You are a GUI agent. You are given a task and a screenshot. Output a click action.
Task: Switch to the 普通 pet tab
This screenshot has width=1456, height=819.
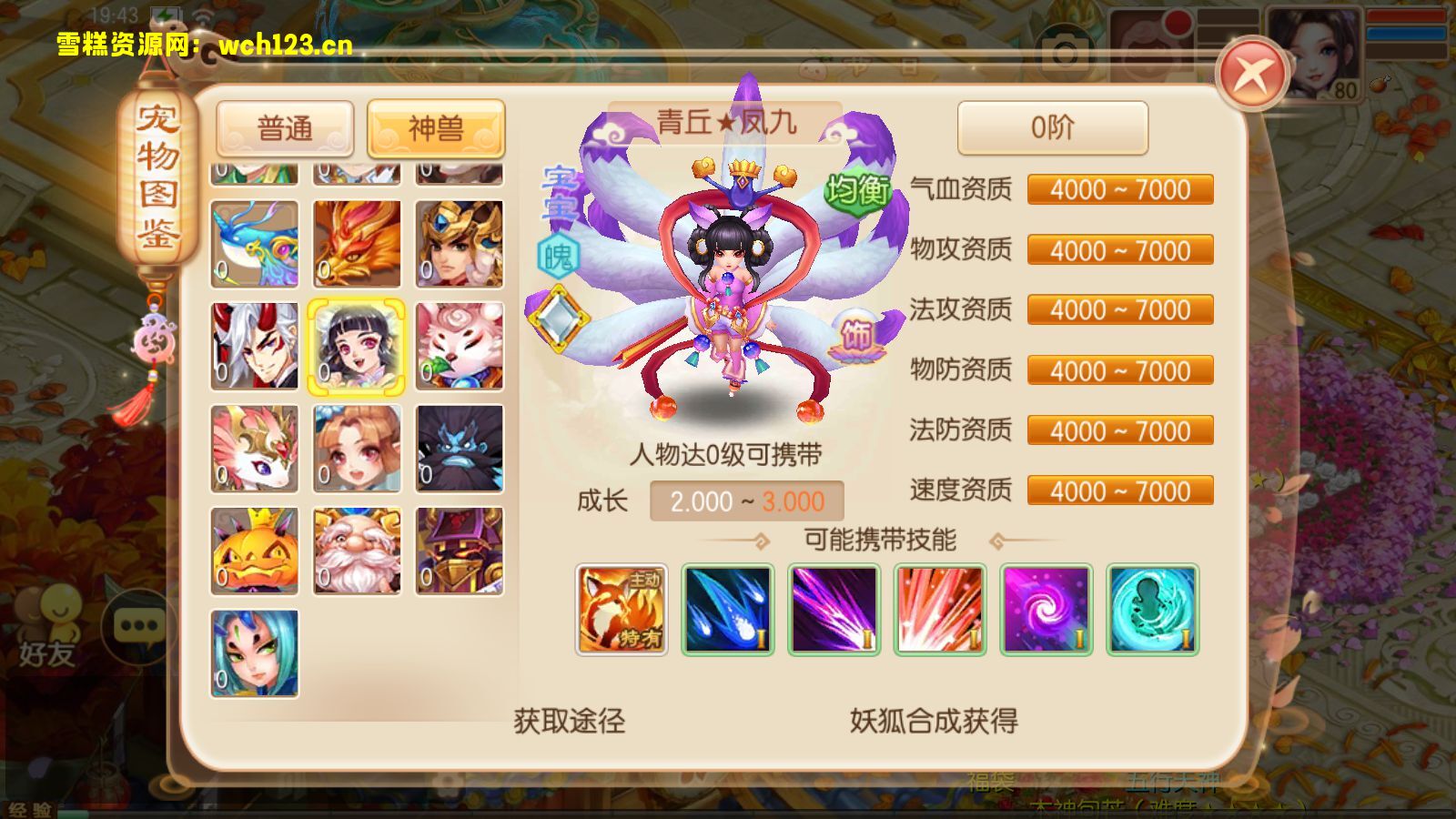285,128
